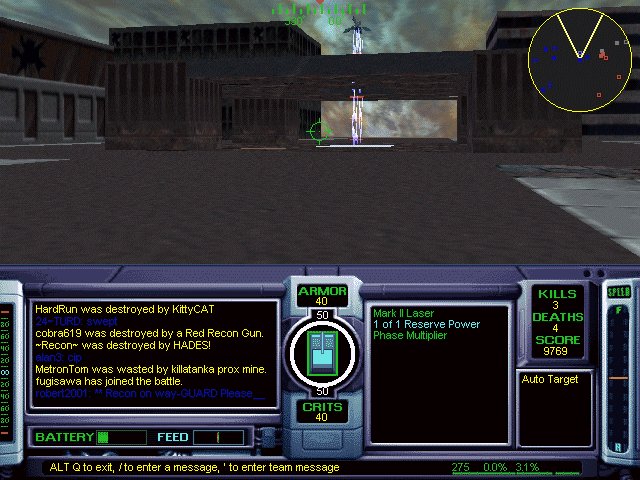Open the battle message log panel
The image size is (640, 480).
pos(153,352)
